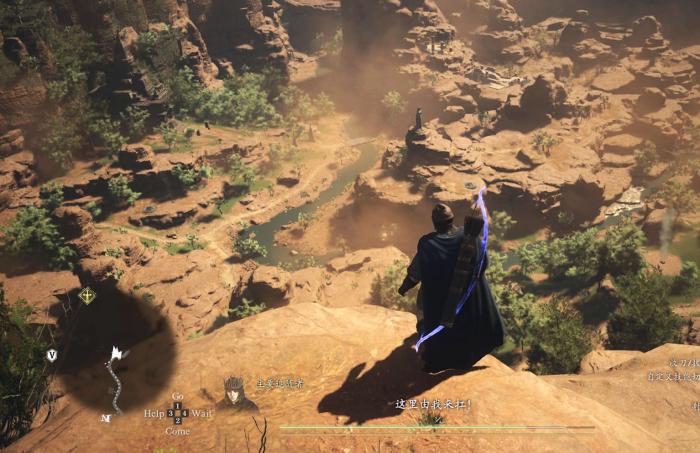Click the main pawn portrait
Image resolution: width=700 pixels, height=453 pixels.
(x=234, y=392)
